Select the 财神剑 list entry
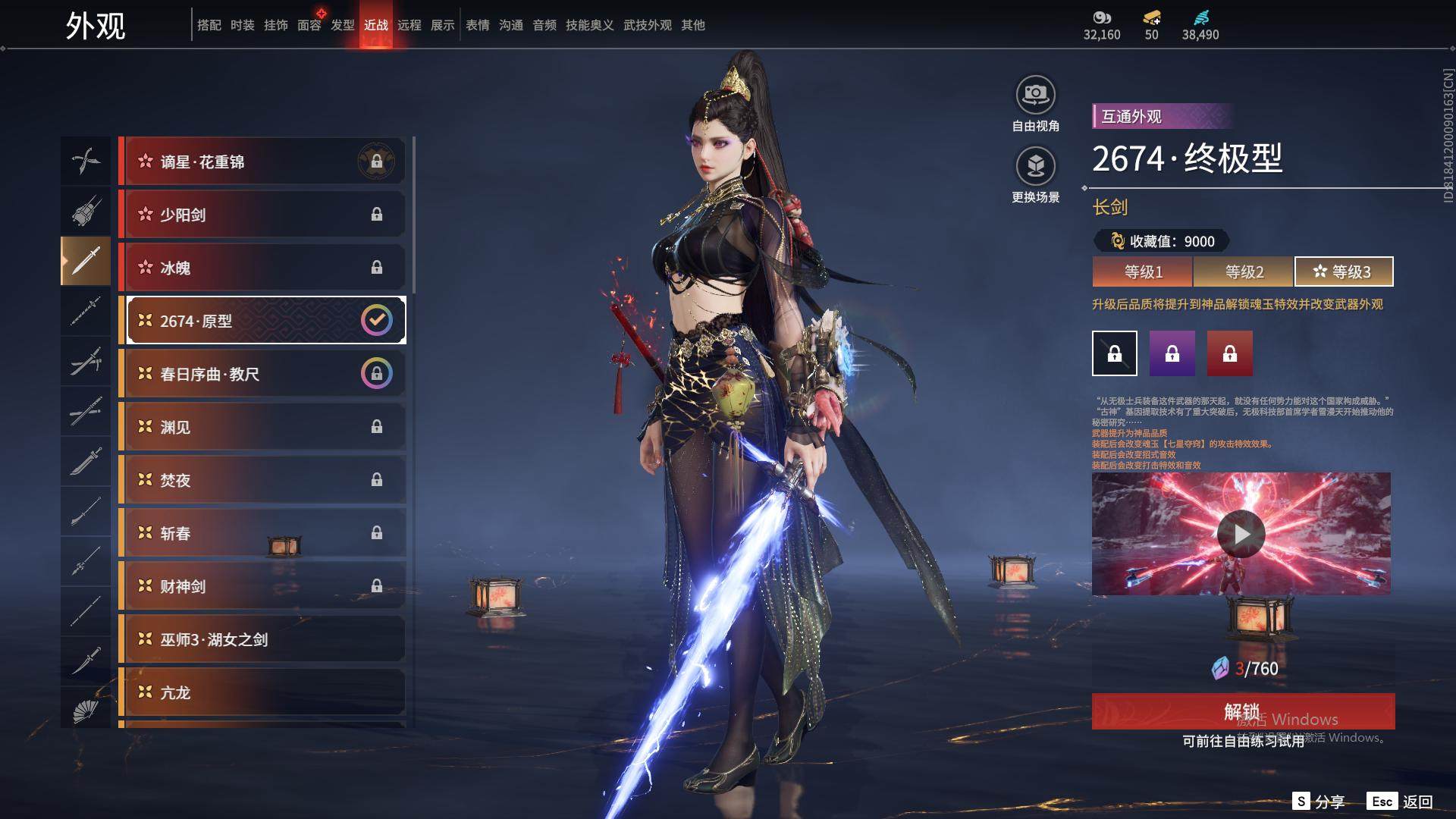1456x819 pixels. [262, 586]
